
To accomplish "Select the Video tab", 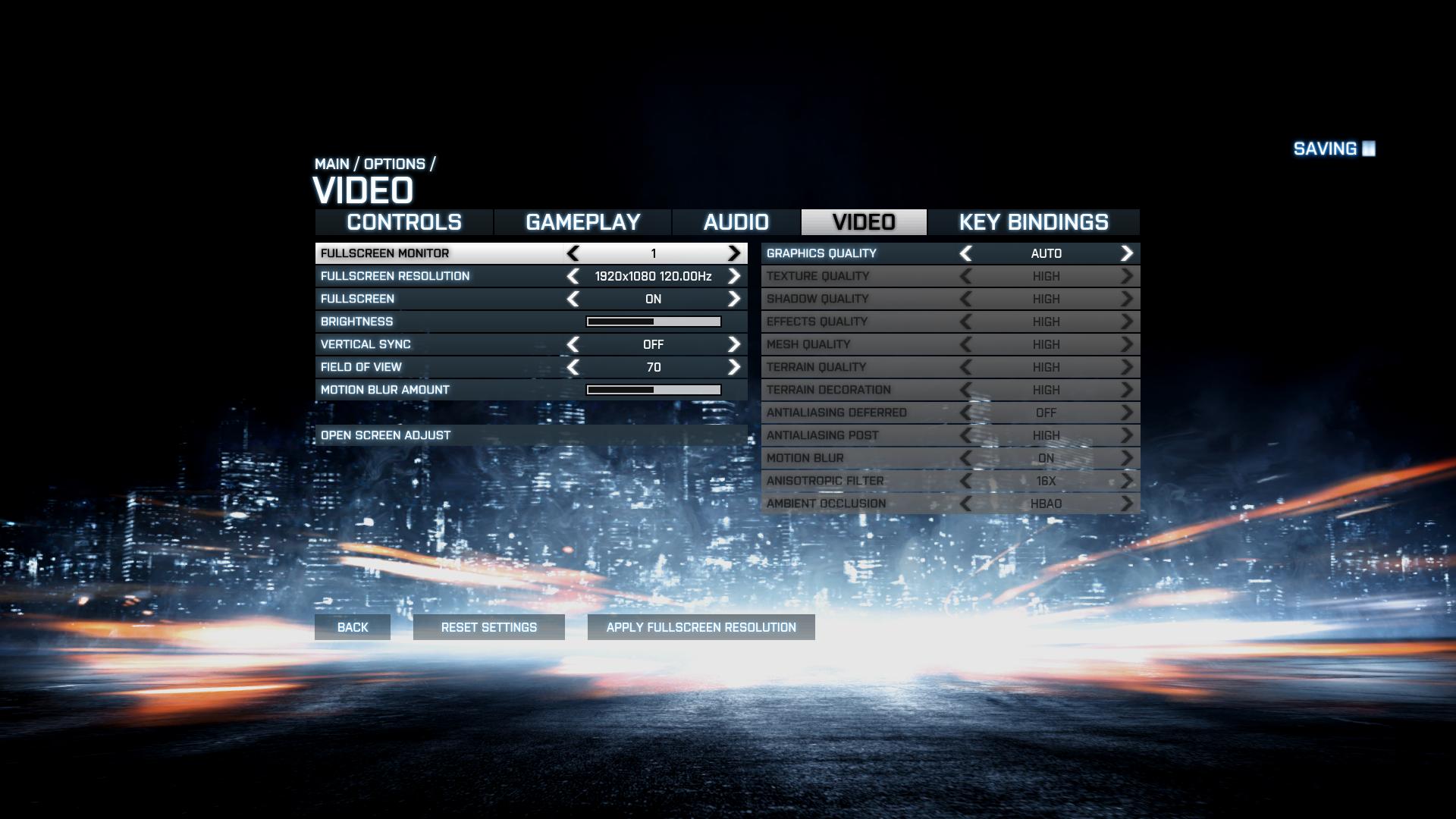I will (x=864, y=222).
